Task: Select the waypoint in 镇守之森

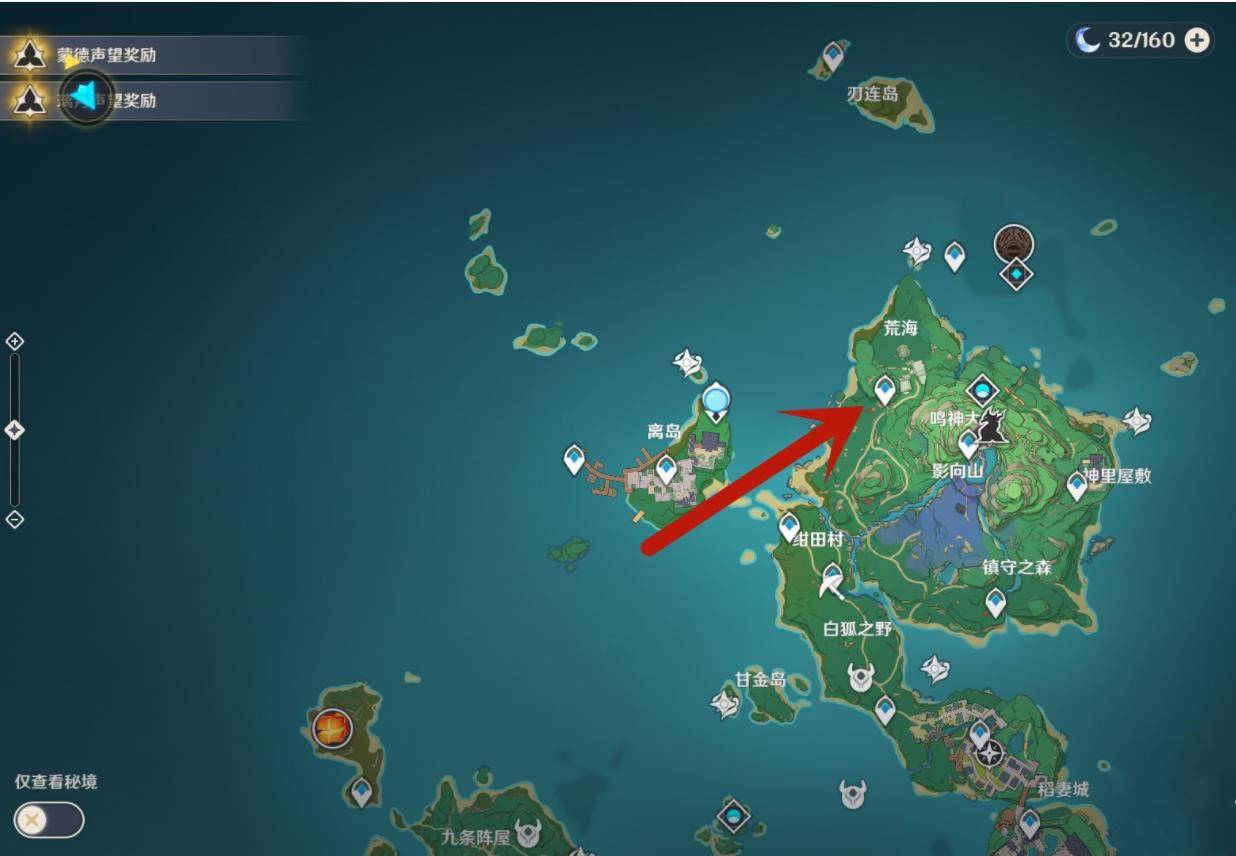Action: coord(995,602)
